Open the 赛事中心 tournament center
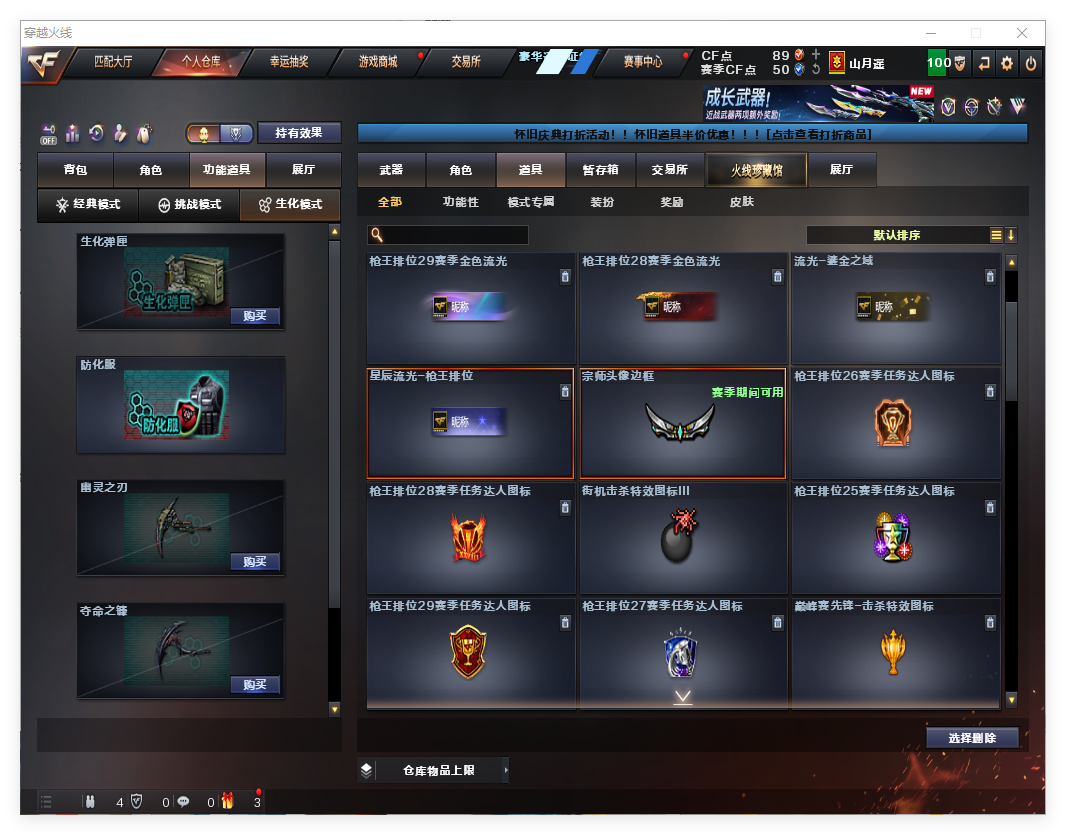The image size is (1066, 835). (x=642, y=62)
